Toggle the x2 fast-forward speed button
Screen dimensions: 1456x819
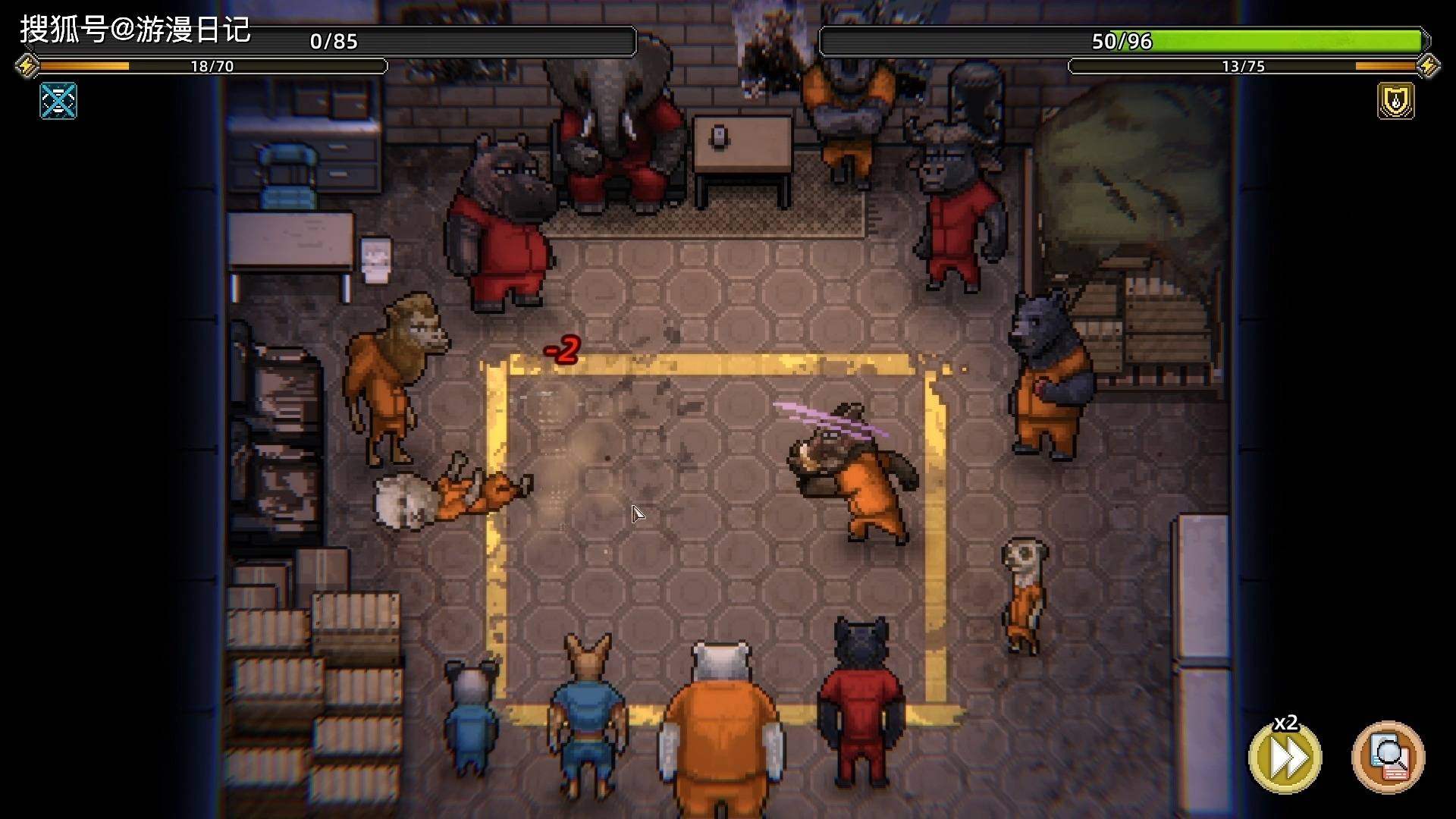tap(1285, 757)
